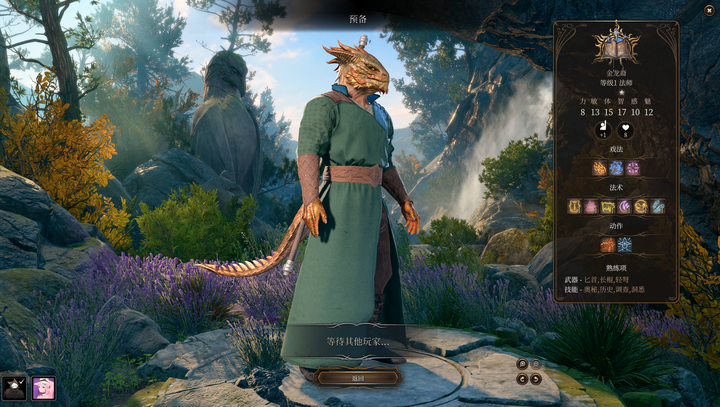Close the character summary panel
This screenshot has height=407, width=720.
pos(709,10)
